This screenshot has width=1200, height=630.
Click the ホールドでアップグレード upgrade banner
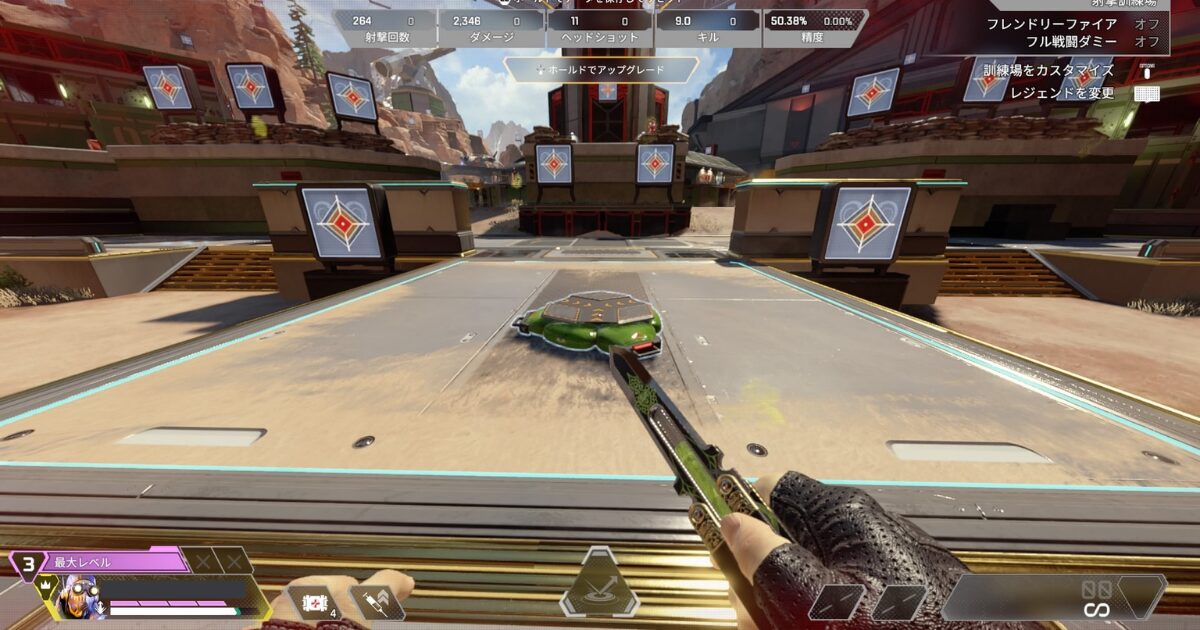tap(600, 69)
